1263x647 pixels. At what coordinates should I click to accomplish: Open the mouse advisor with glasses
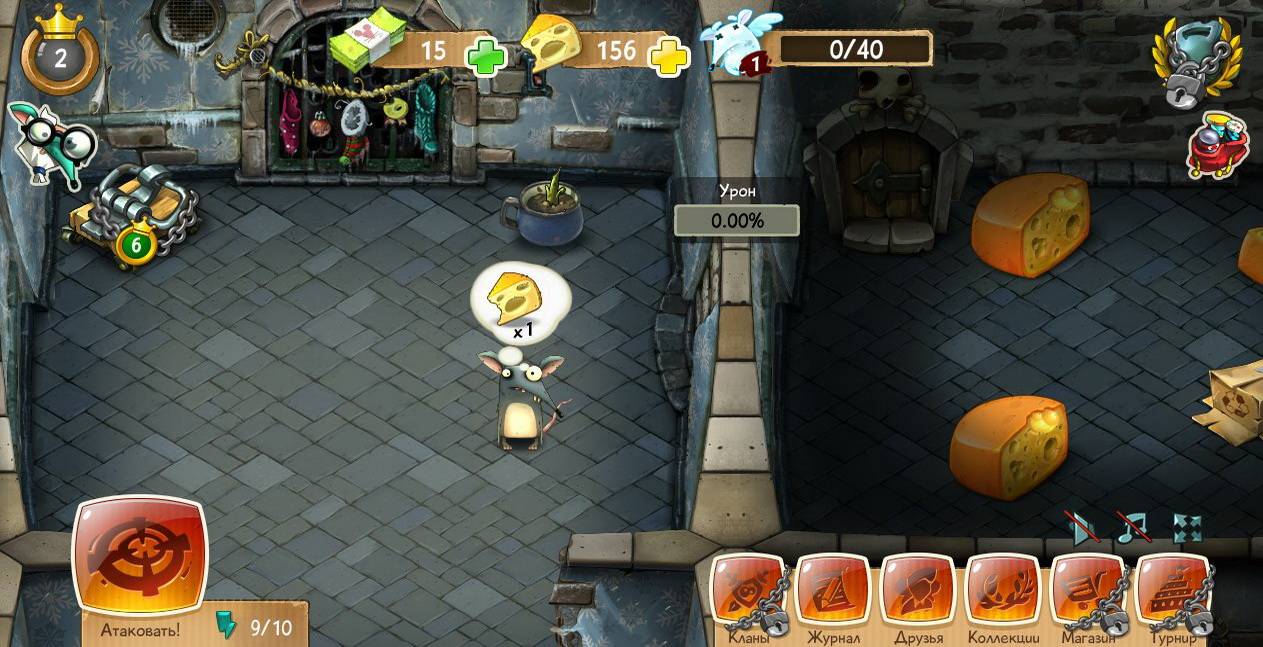(50, 145)
